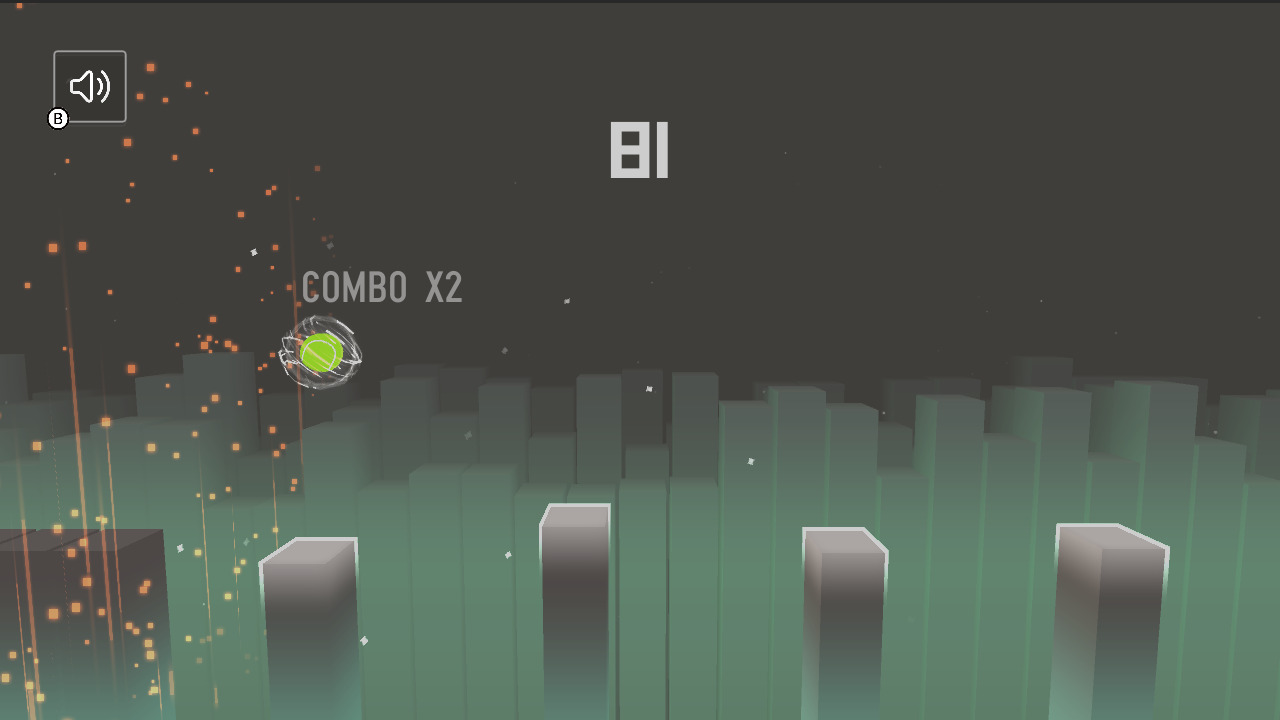Click the score display showing 81

pos(639,150)
